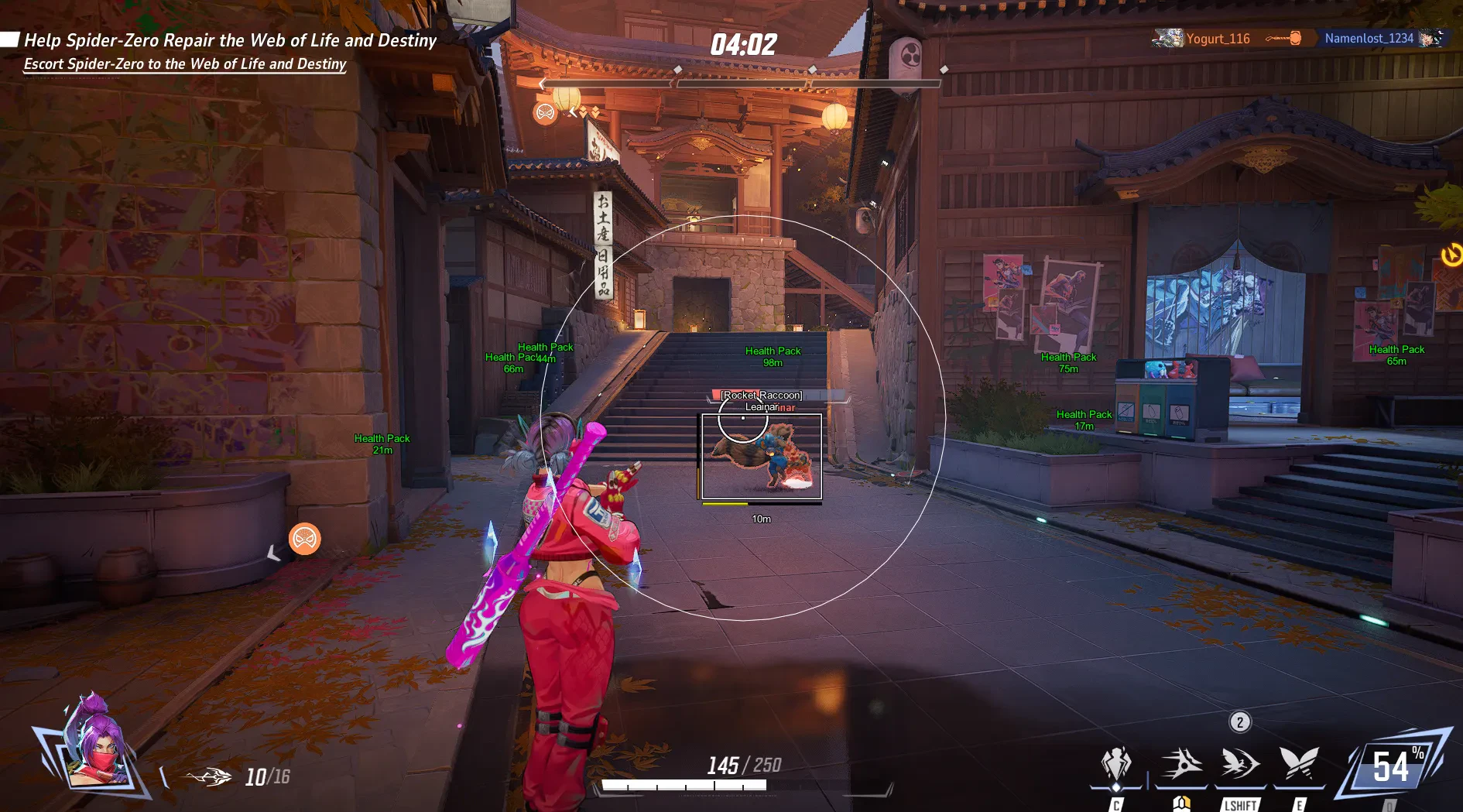Click the ultimate ability charge gauge

[x=1392, y=768]
